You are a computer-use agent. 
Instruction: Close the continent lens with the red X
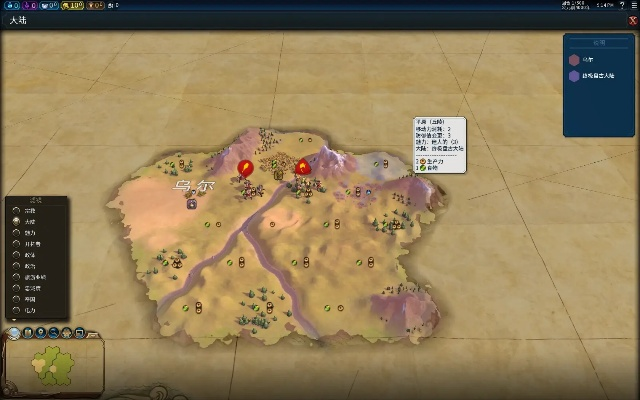click(633, 20)
